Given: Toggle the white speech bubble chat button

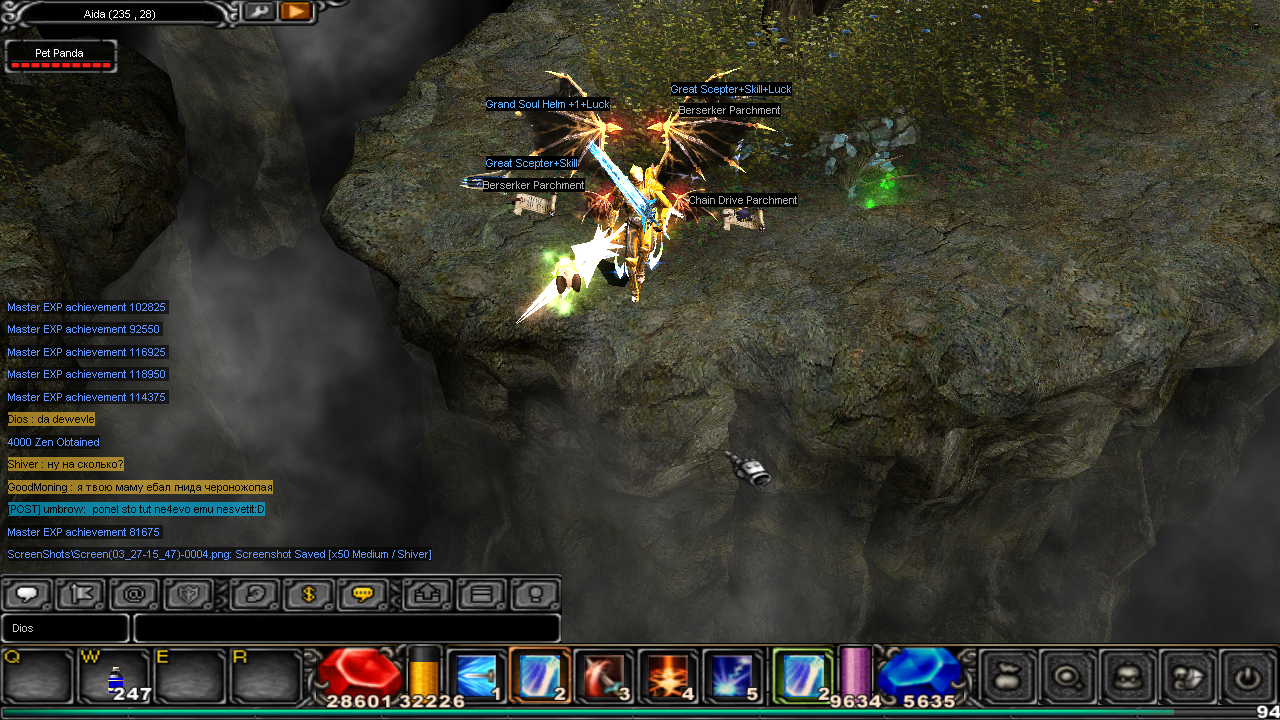Looking at the screenshot, I should [x=27, y=594].
